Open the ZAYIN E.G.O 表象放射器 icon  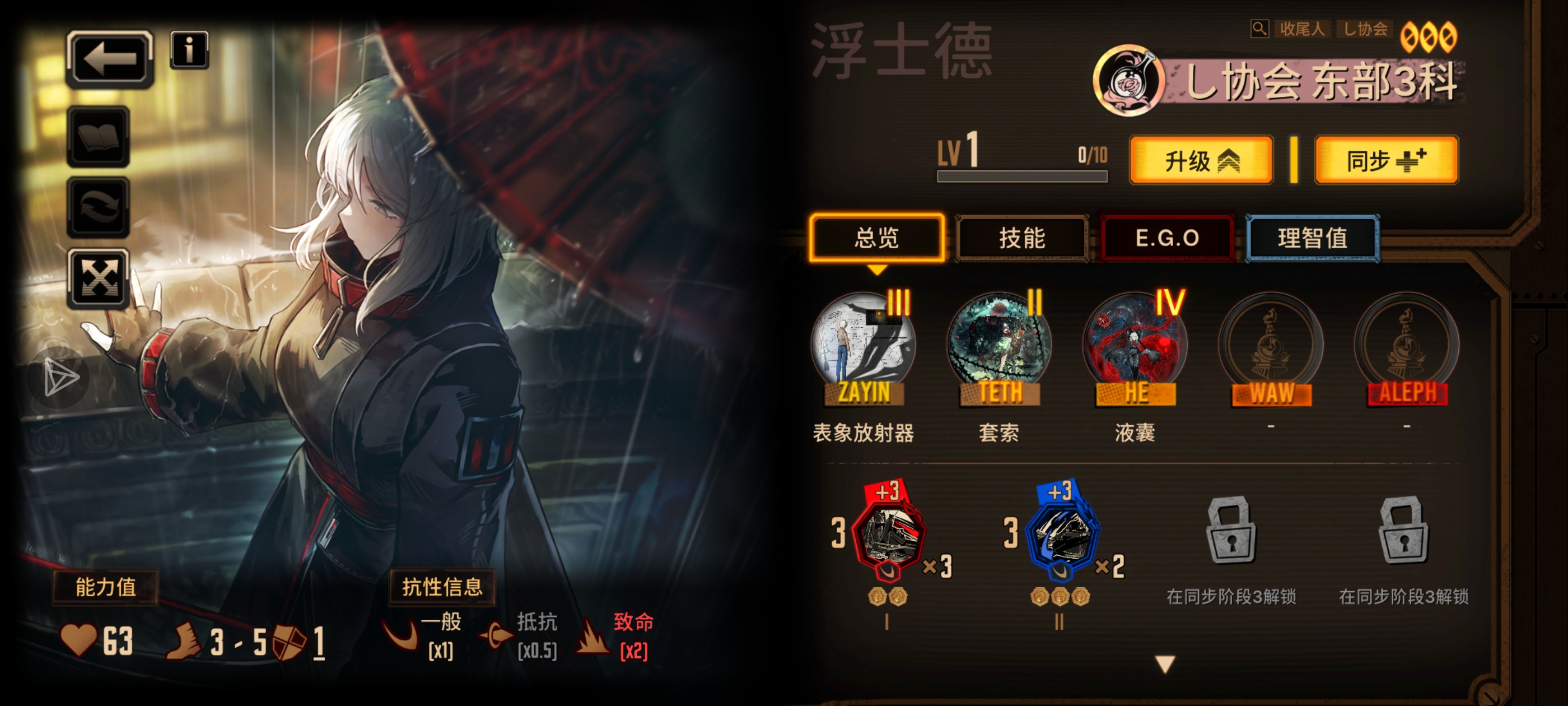click(x=861, y=347)
